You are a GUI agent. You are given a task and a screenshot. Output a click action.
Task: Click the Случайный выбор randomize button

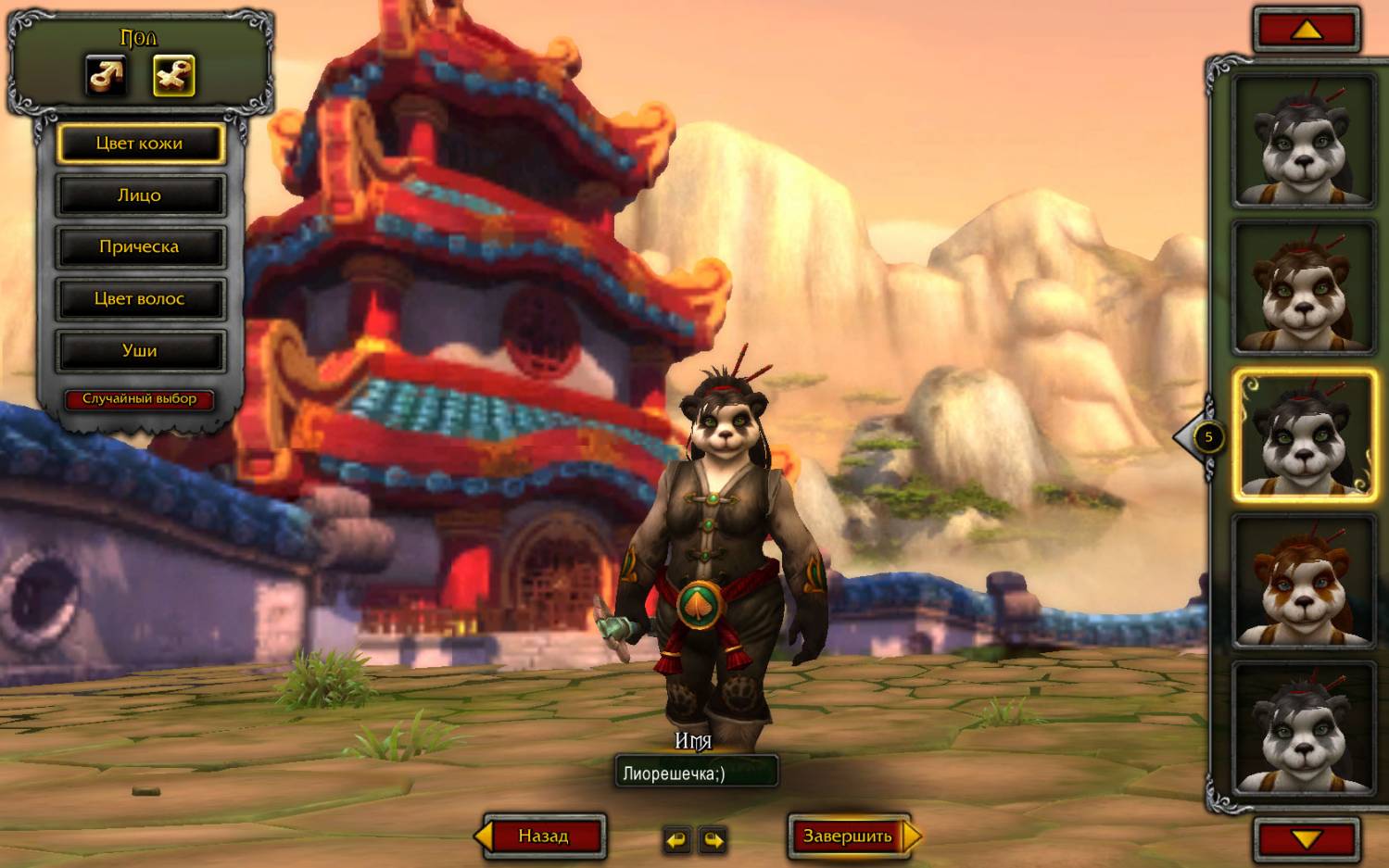click(x=140, y=399)
